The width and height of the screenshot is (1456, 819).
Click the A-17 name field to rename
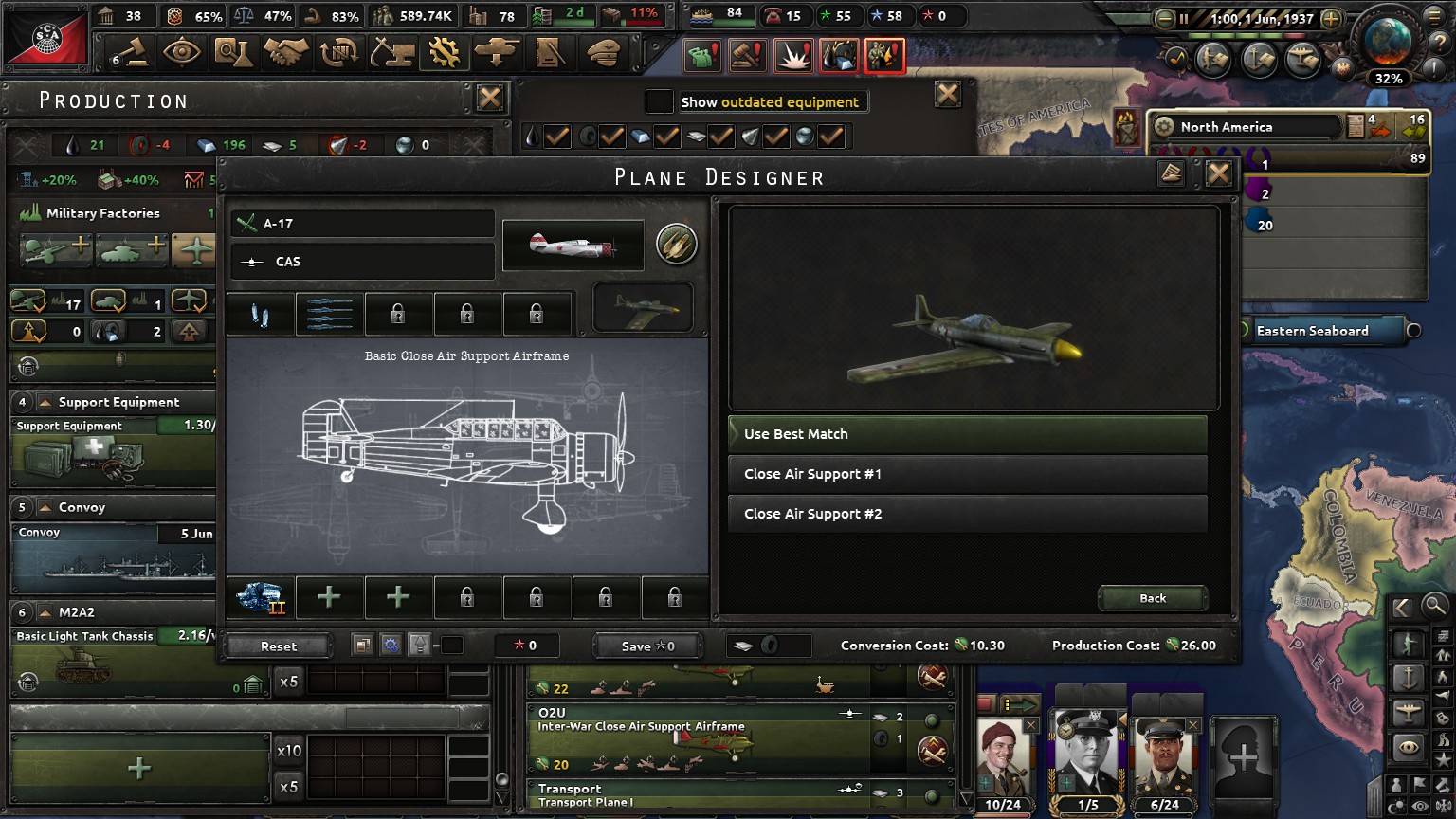[361, 223]
